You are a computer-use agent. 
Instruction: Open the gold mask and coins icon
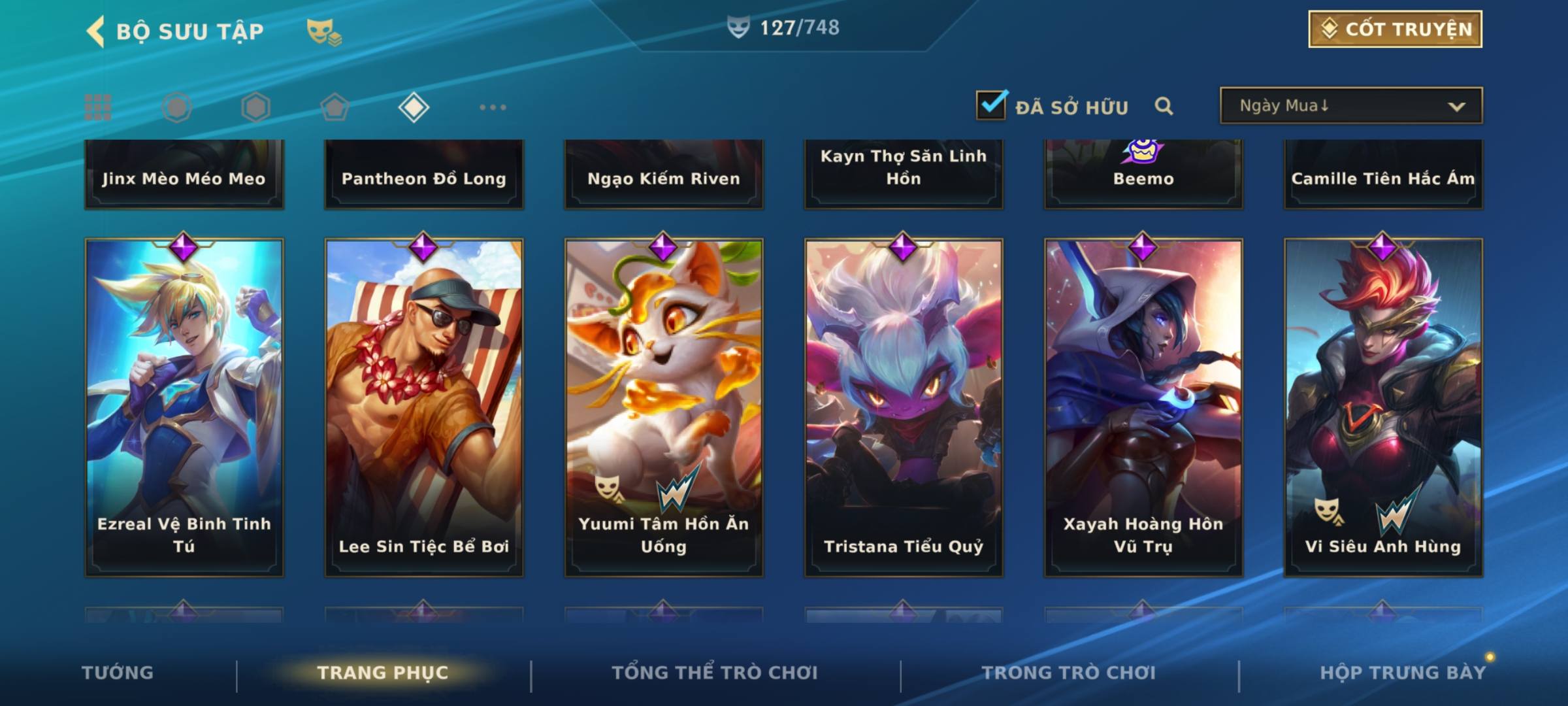pos(324,31)
